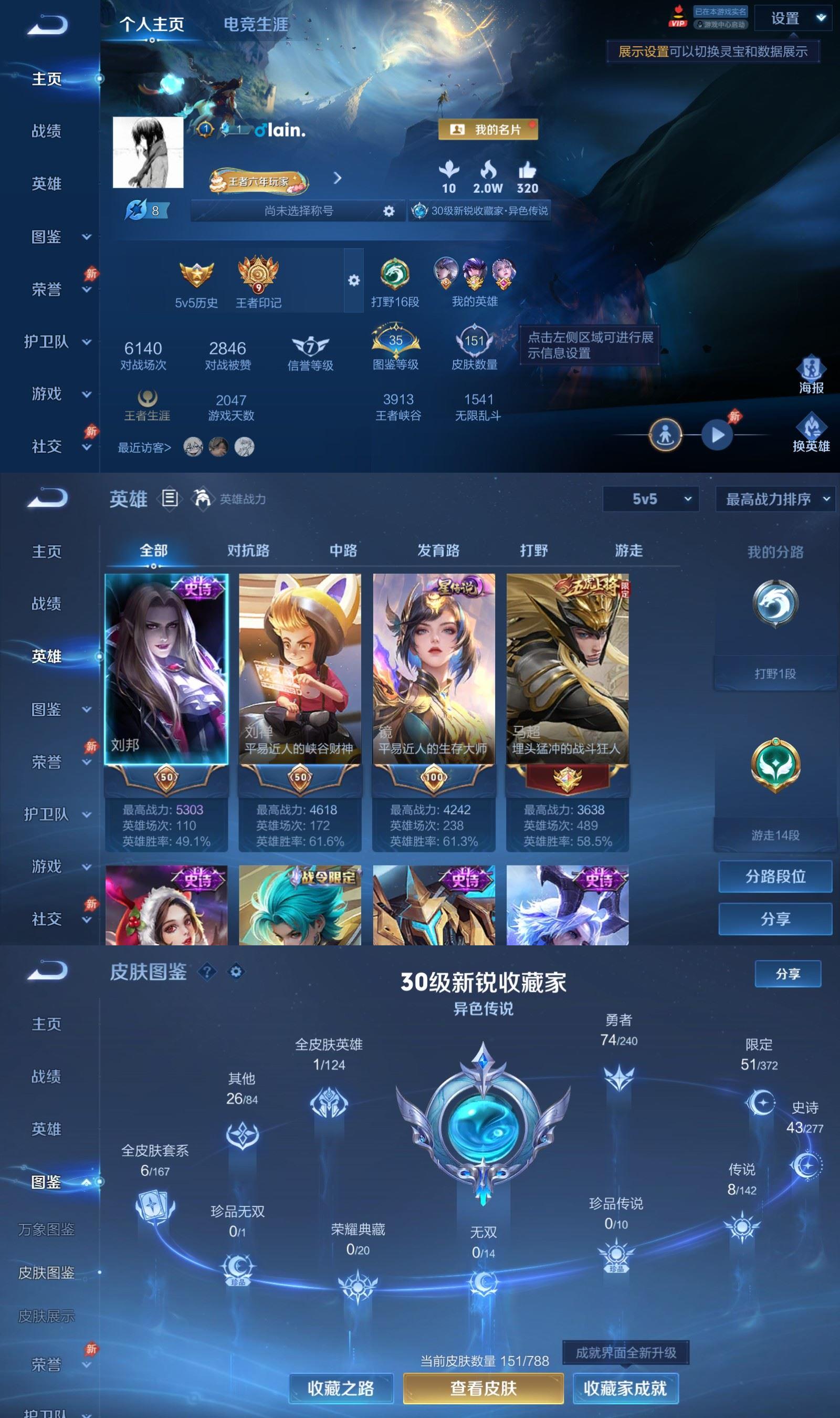
Task: Click the 英雄战力 icon beside 英雄 header
Action: click(x=202, y=499)
